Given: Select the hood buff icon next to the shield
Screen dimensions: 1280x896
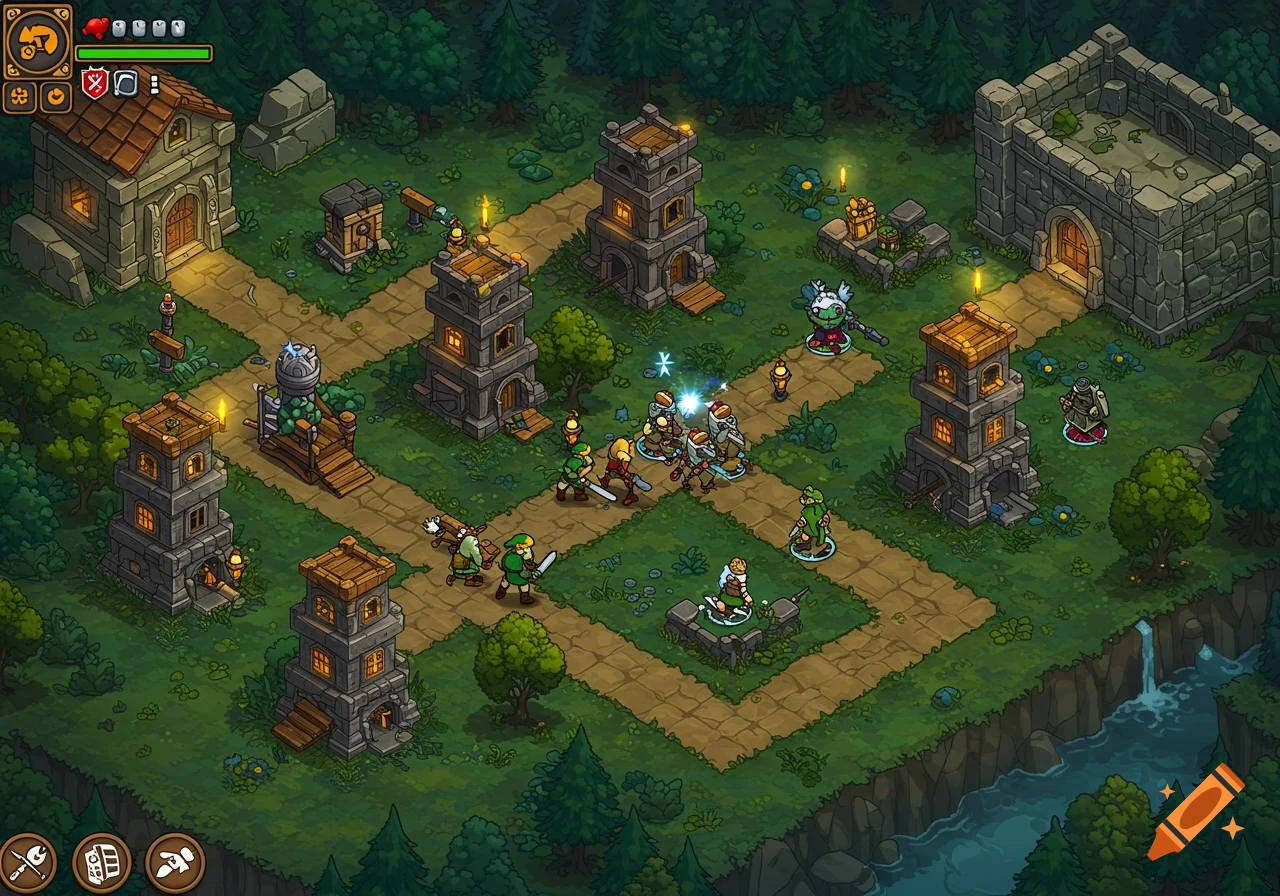Looking at the screenshot, I should (x=125, y=83).
